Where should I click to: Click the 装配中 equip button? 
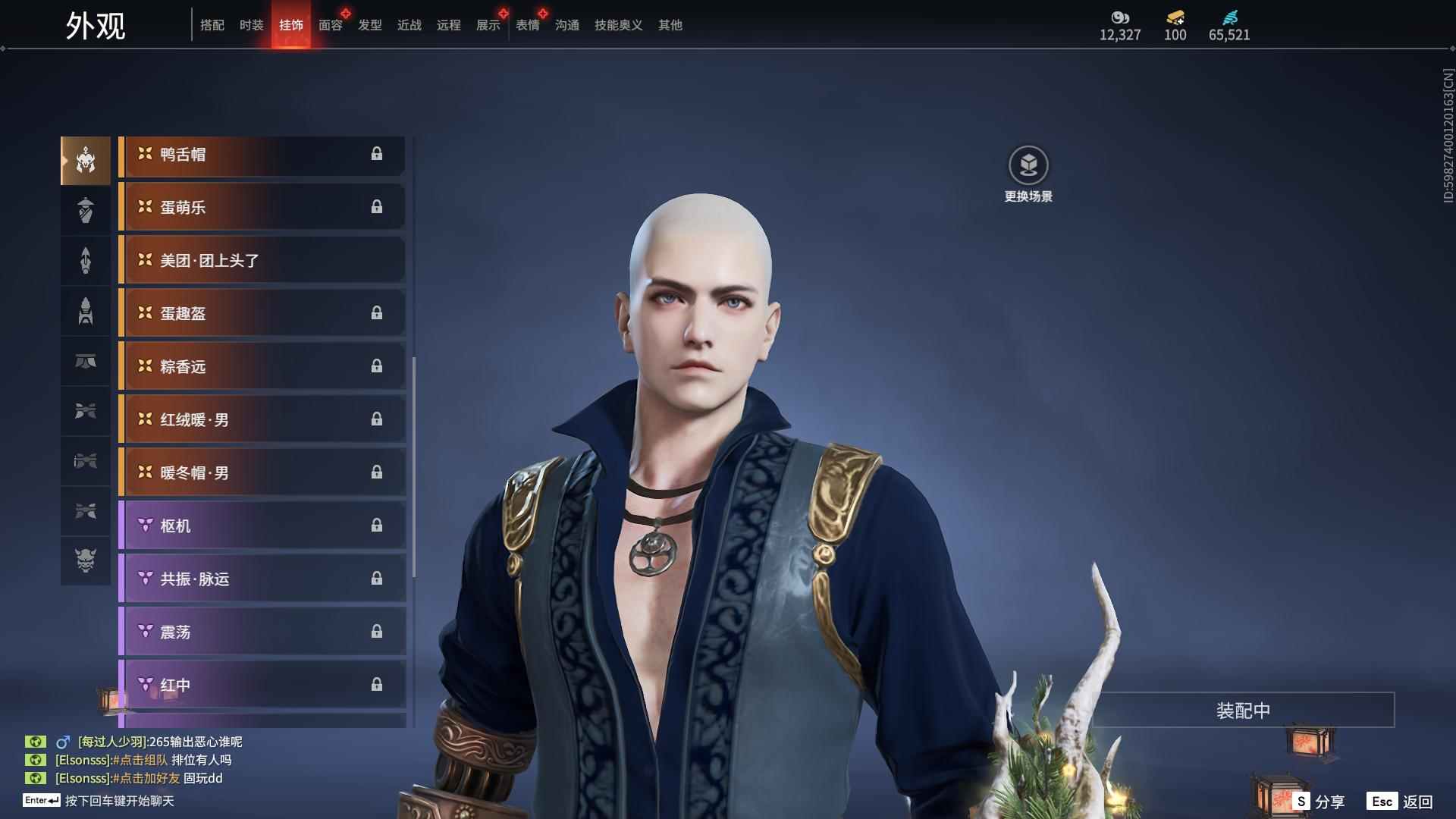1242,711
